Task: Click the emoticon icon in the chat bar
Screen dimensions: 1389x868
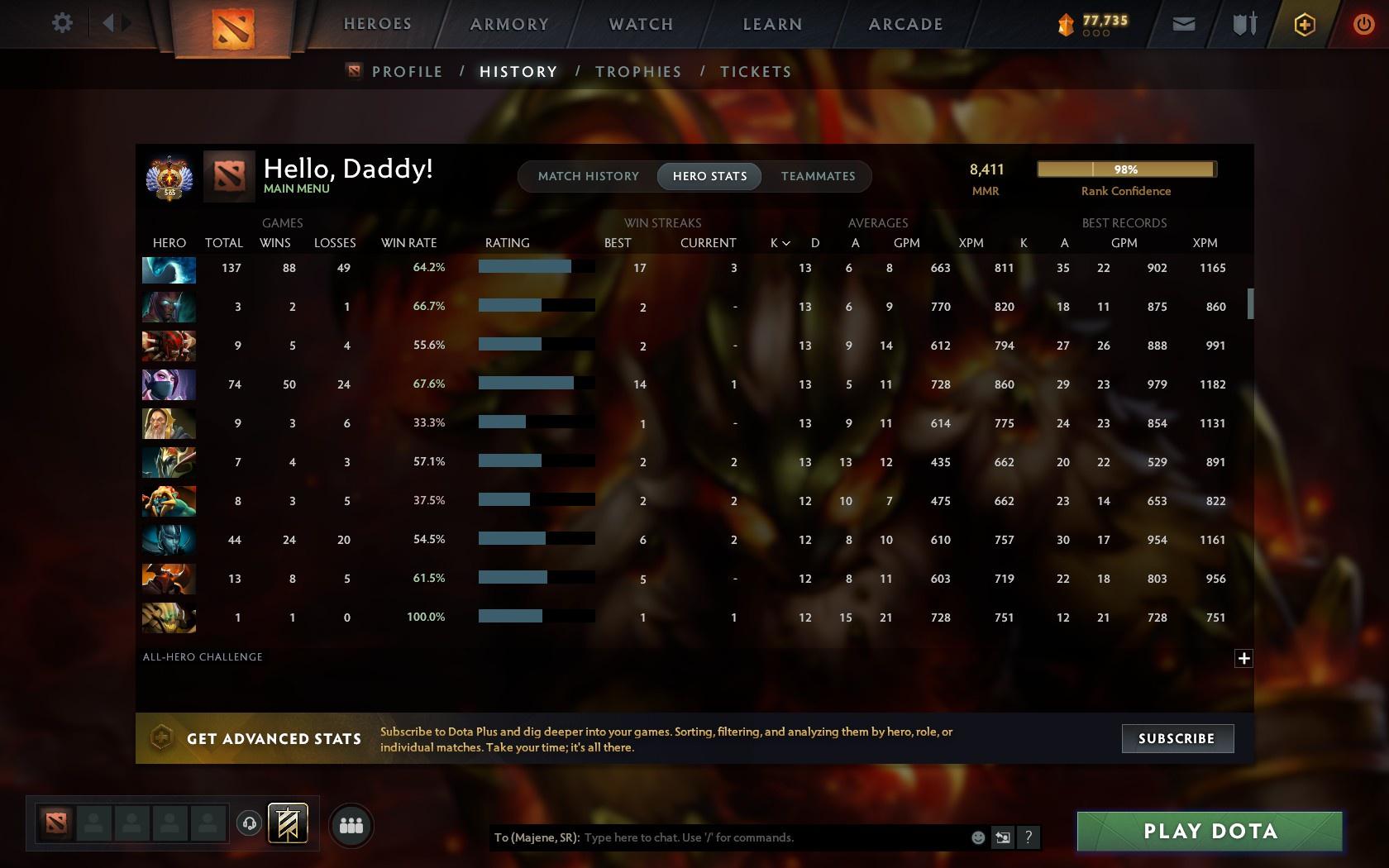Action: (x=978, y=837)
